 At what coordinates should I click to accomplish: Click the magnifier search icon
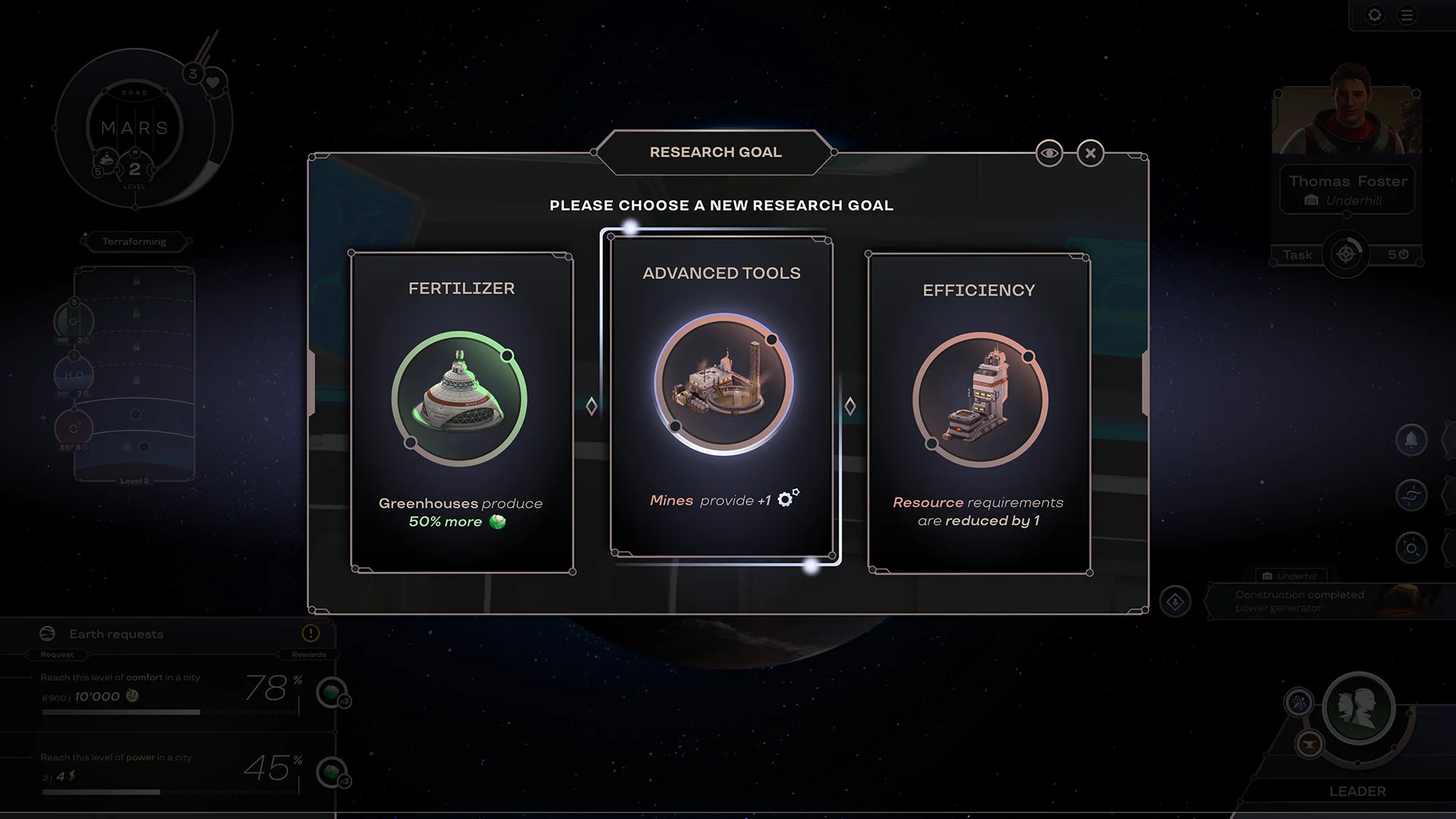pyautogui.click(x=1411, y=548)
